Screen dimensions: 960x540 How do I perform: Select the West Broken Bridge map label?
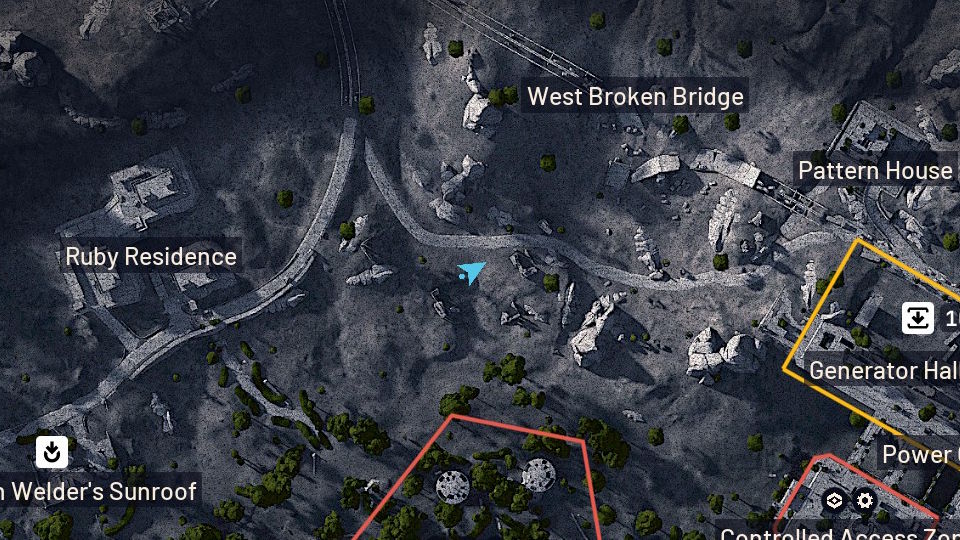point(635,97)
